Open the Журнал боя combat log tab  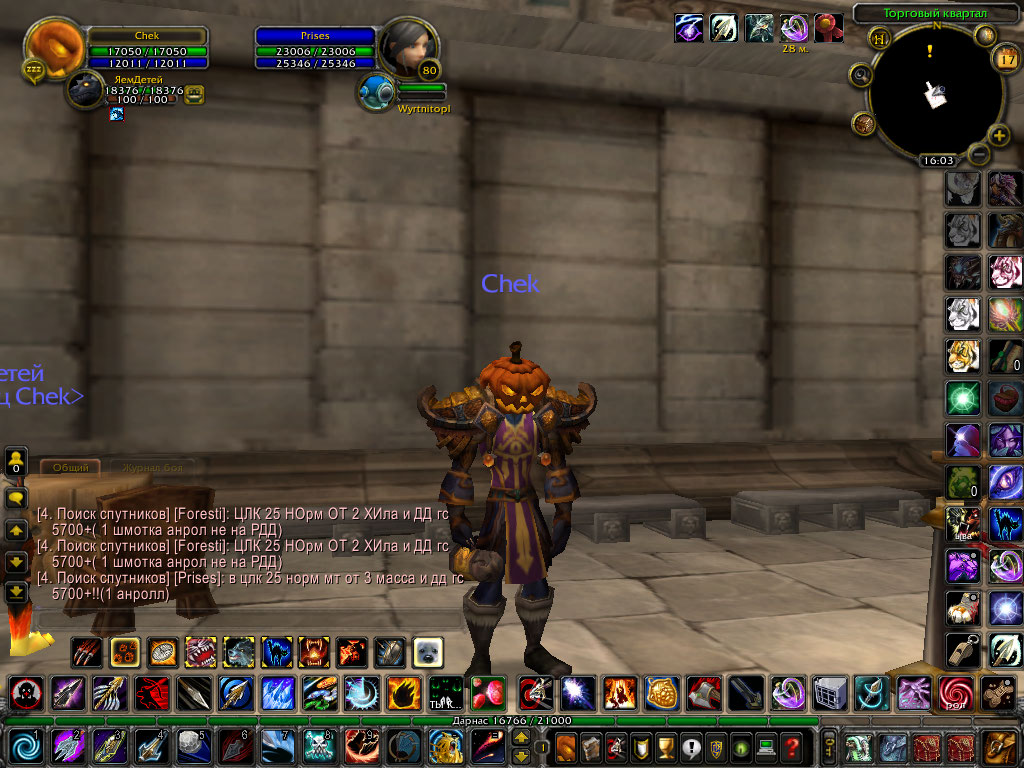point(149,467)
